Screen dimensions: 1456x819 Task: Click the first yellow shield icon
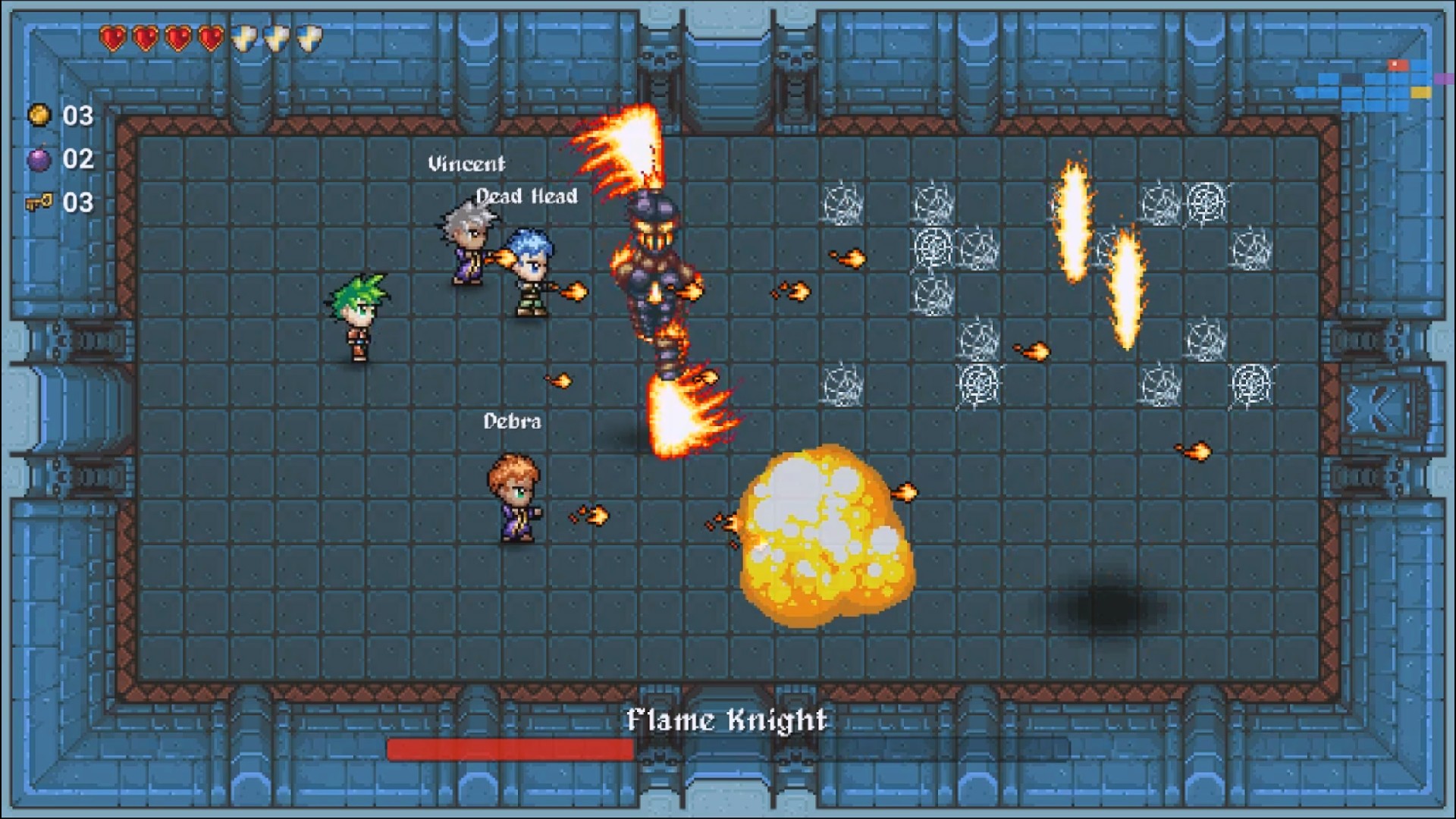pos(243,36)
